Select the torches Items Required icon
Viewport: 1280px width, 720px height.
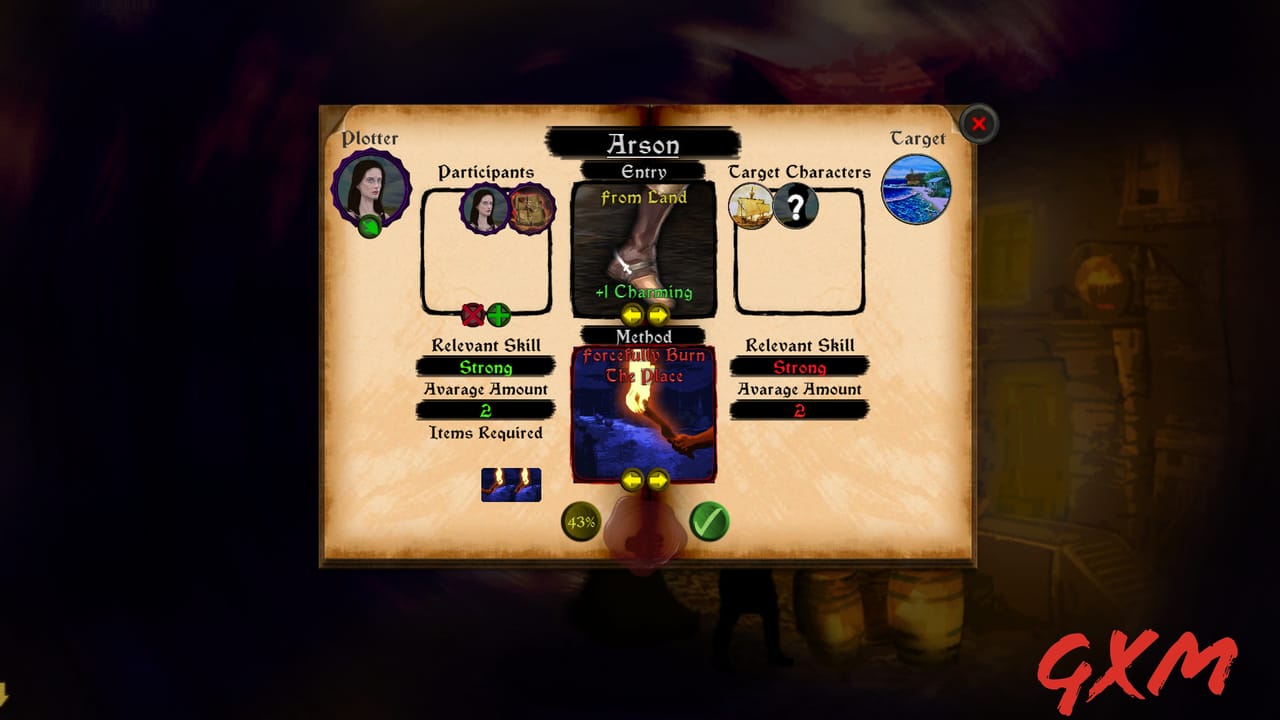pos(511,483)
